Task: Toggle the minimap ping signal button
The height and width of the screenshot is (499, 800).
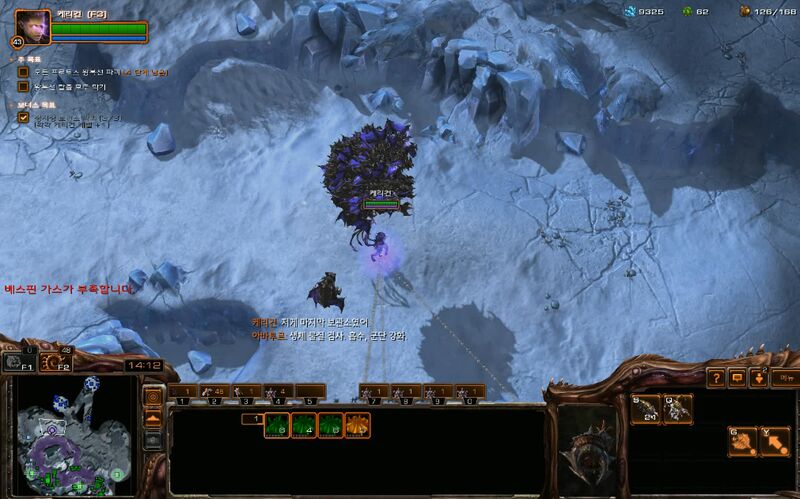Action: pos(153,397)
